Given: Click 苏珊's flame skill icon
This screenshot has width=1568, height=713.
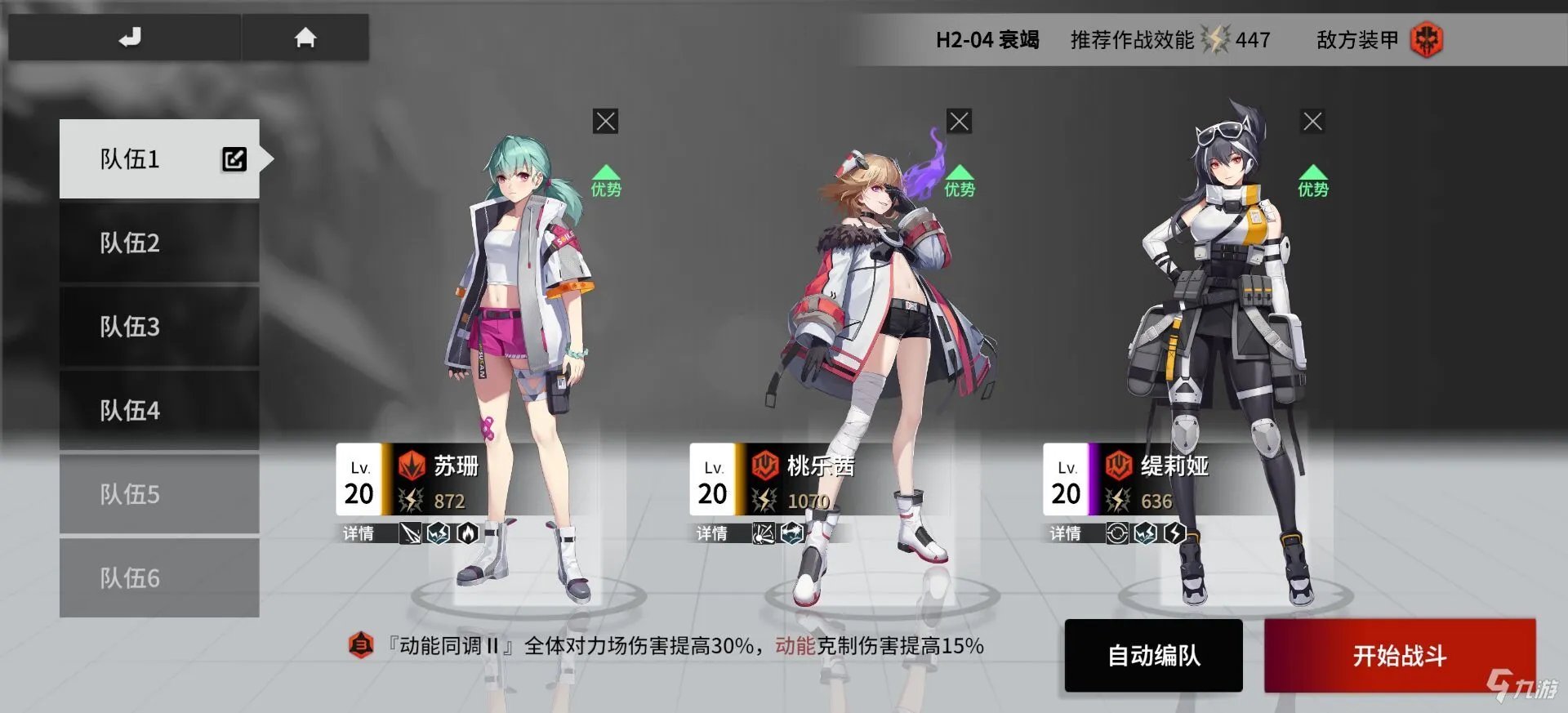Looking at the screenshot, I should tap(468, 535).
